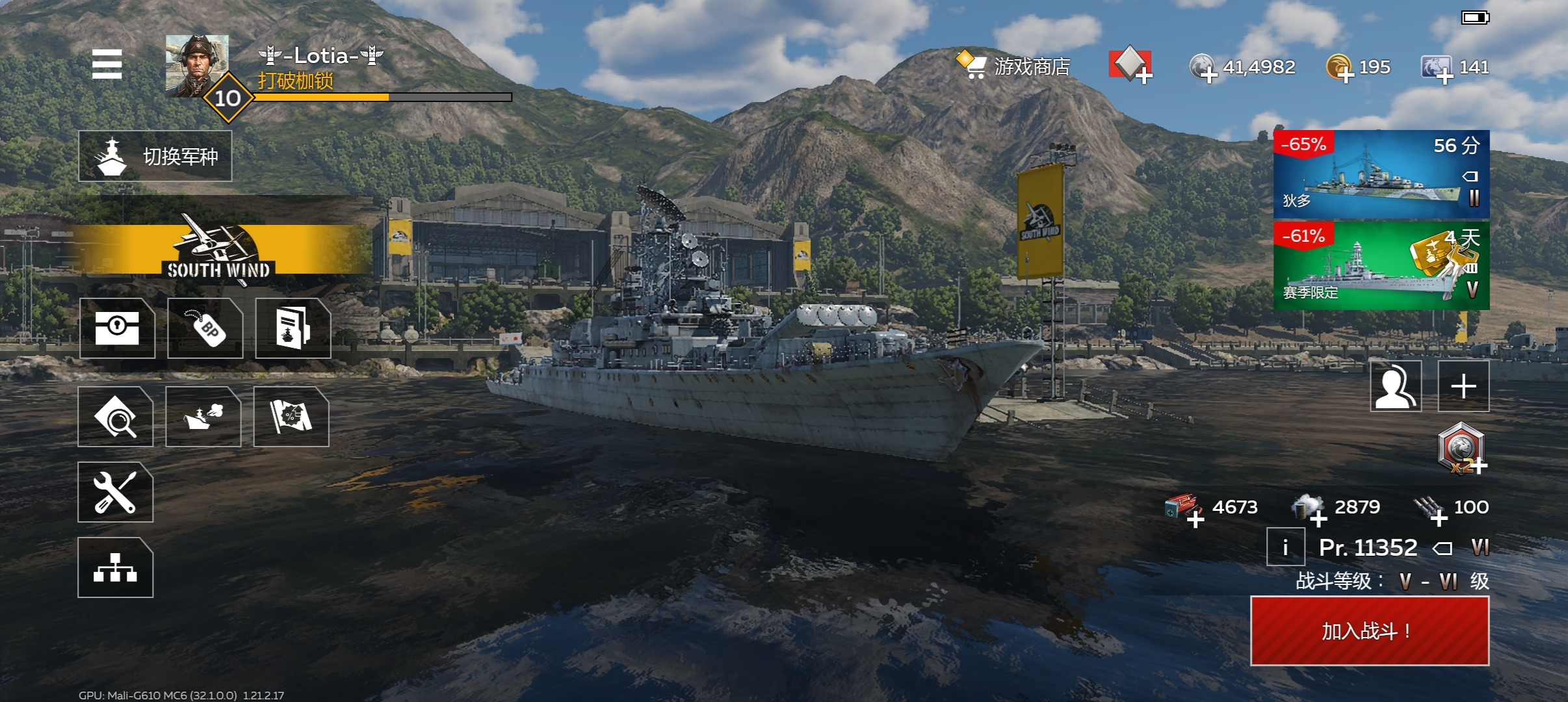Open the x2 booster badge
Viewport: 1568px width, 702px height.
click(1461, 448)
